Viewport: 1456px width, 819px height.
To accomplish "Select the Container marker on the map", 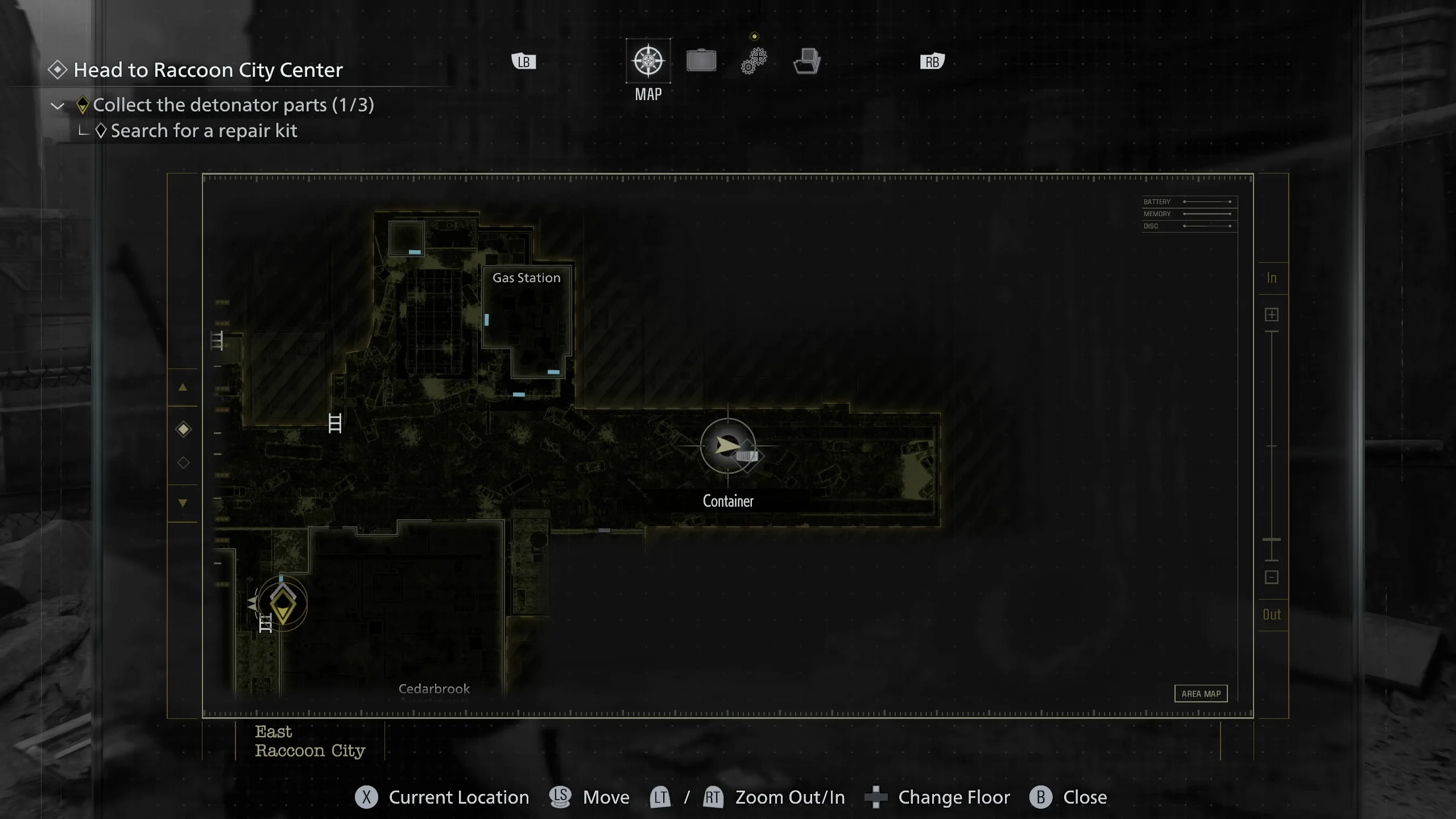I will (x=728, y=446).
